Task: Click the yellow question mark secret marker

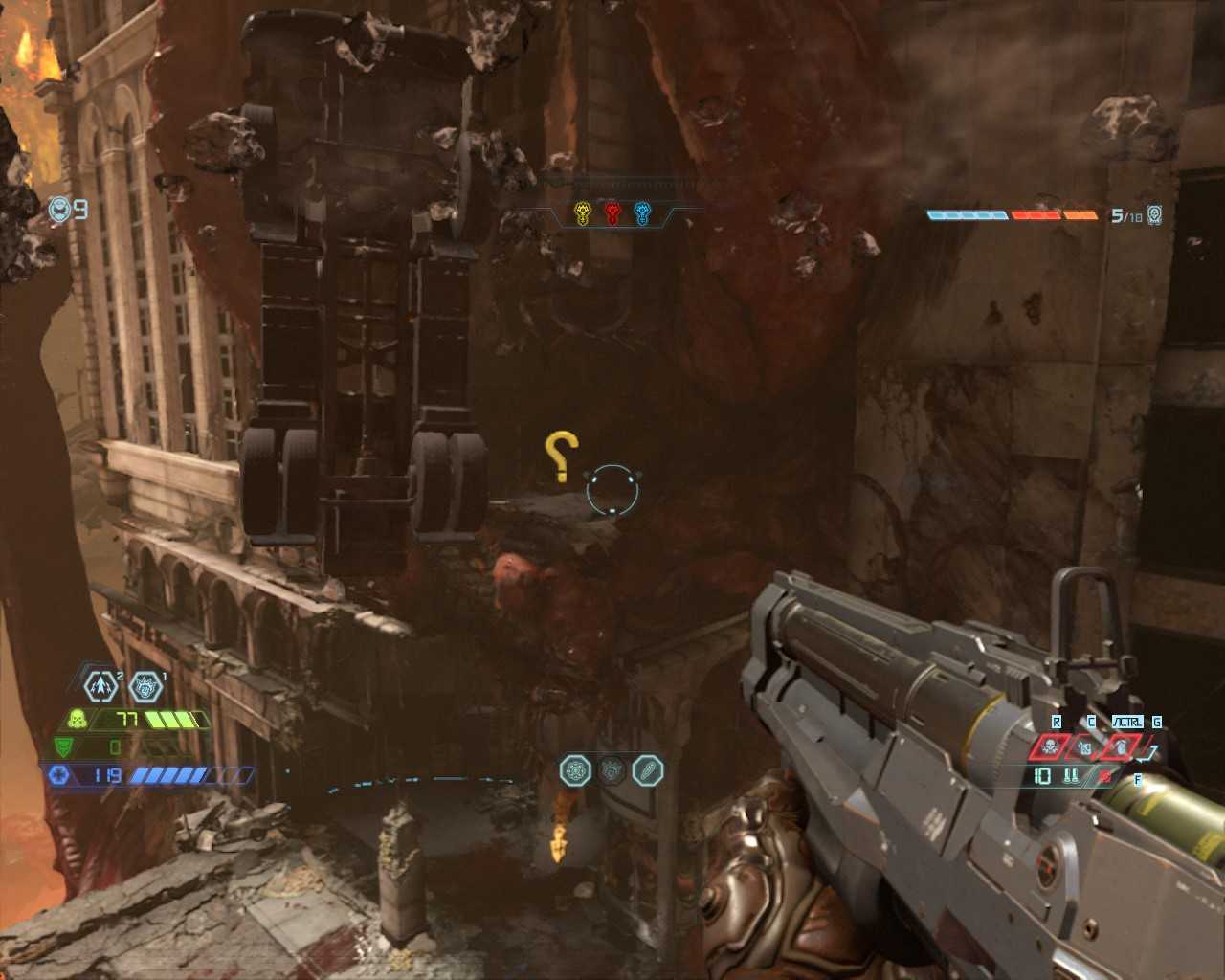Action: (x=561, y=457)
